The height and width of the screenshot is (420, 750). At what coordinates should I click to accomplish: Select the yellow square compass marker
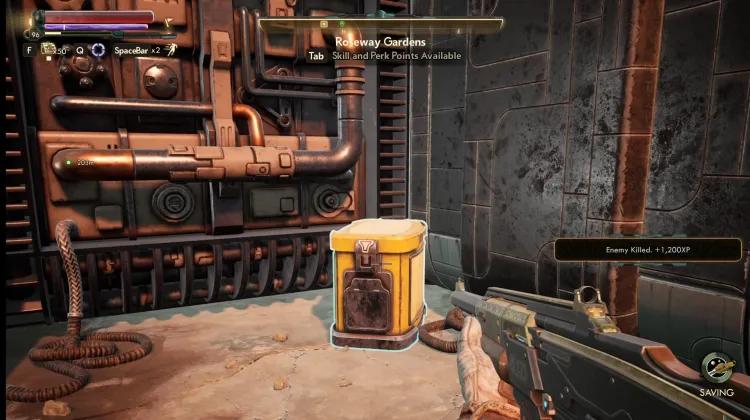(323, 22)
